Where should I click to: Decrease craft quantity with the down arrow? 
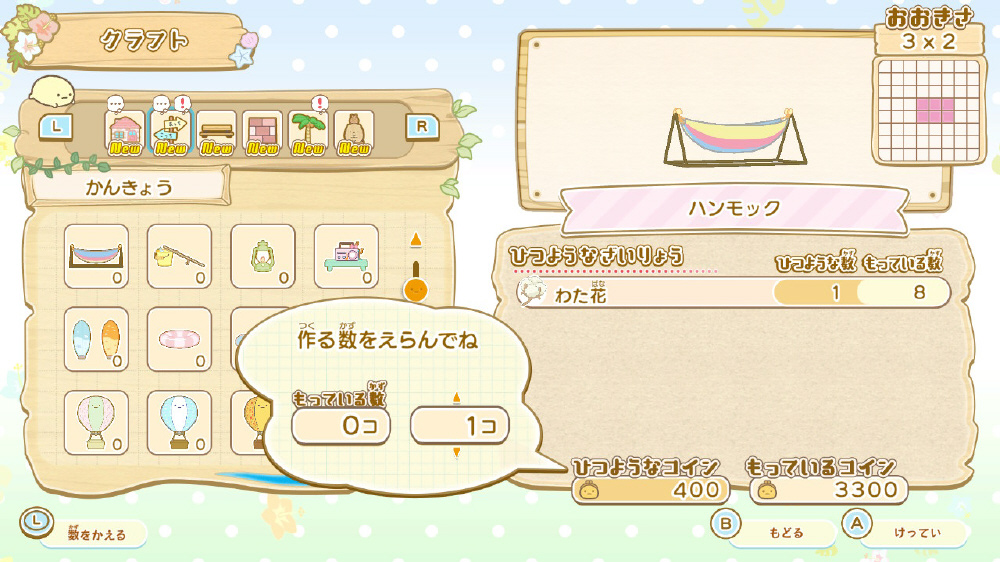[458, 453]
